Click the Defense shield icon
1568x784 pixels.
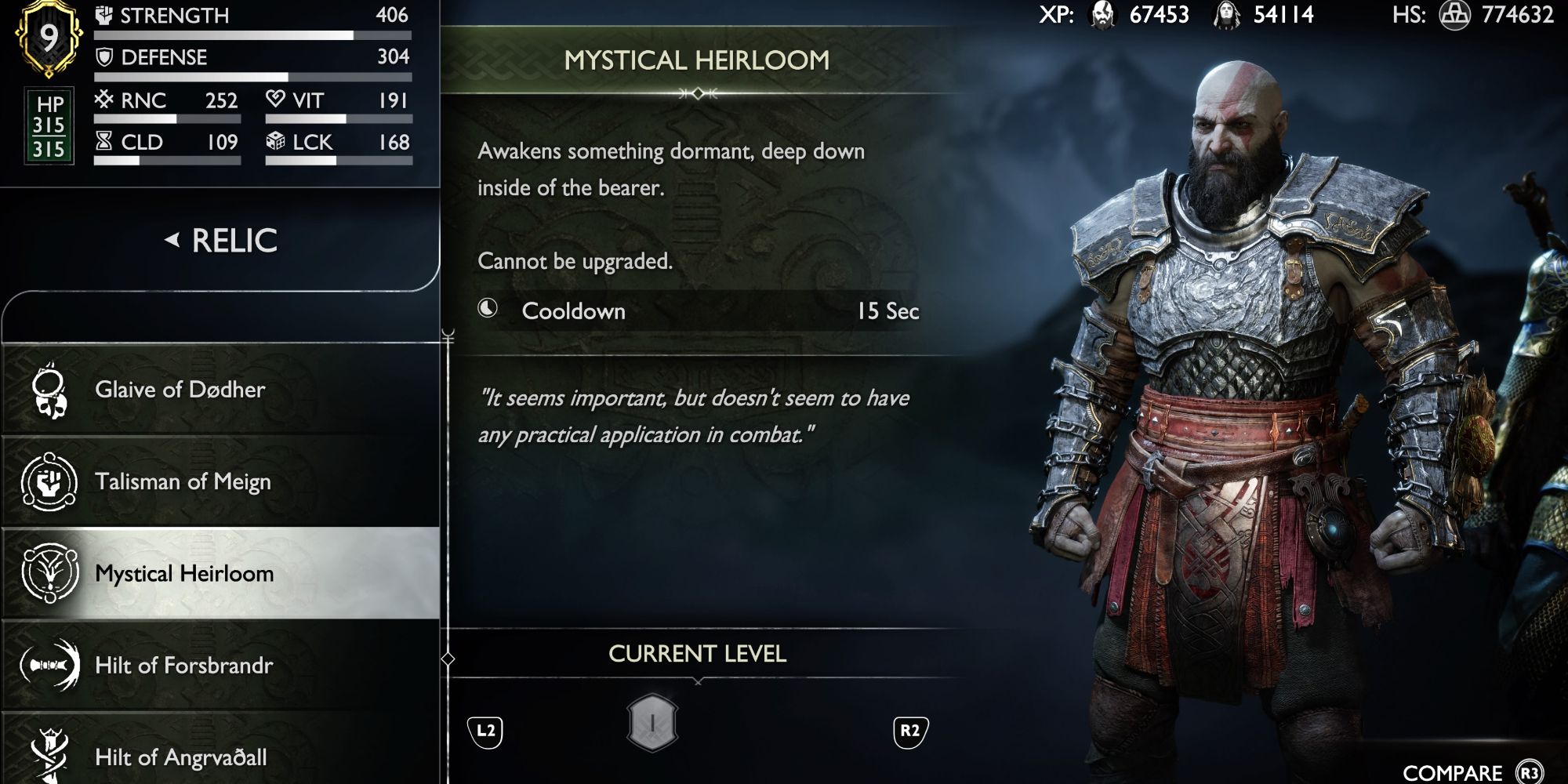coord(106,56)
